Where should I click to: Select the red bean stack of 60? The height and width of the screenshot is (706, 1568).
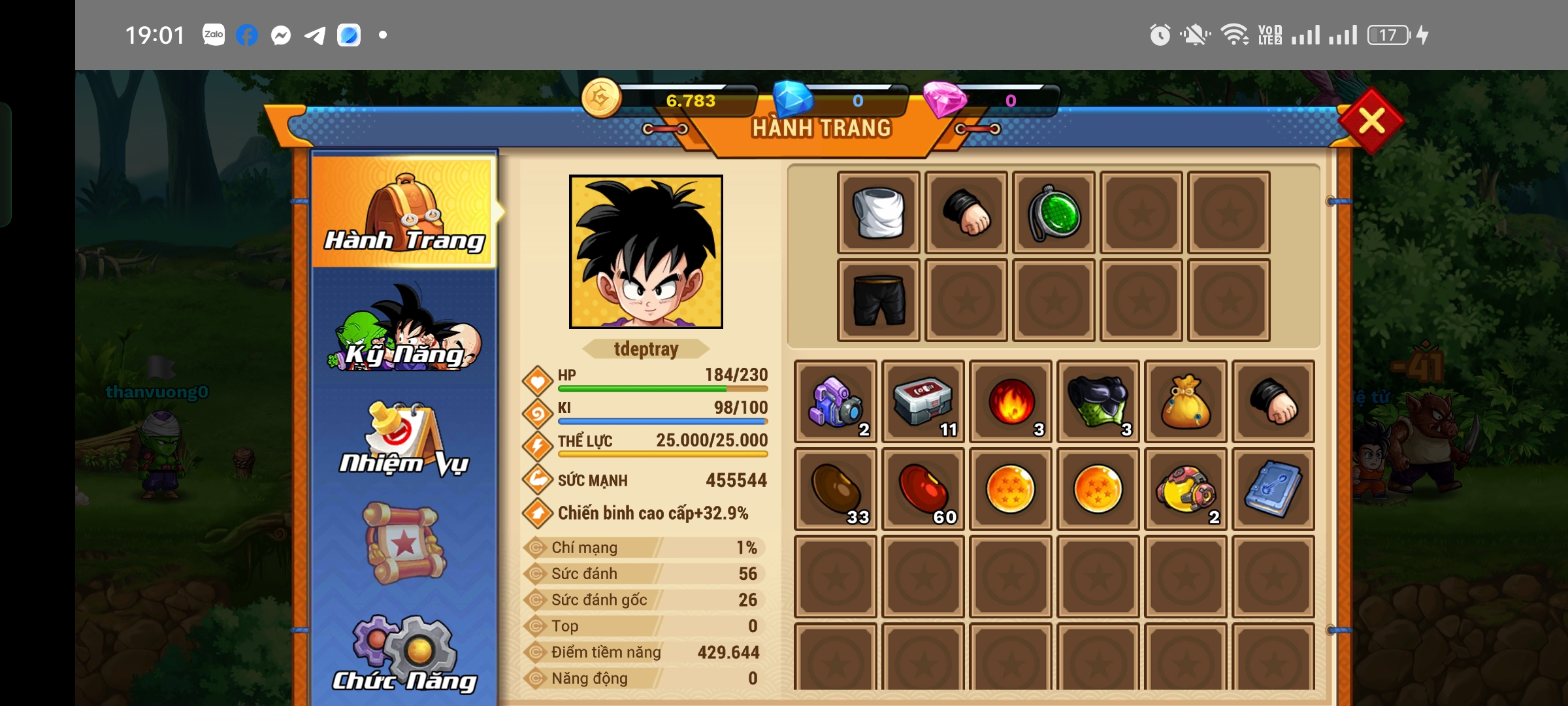coord(923,490)
